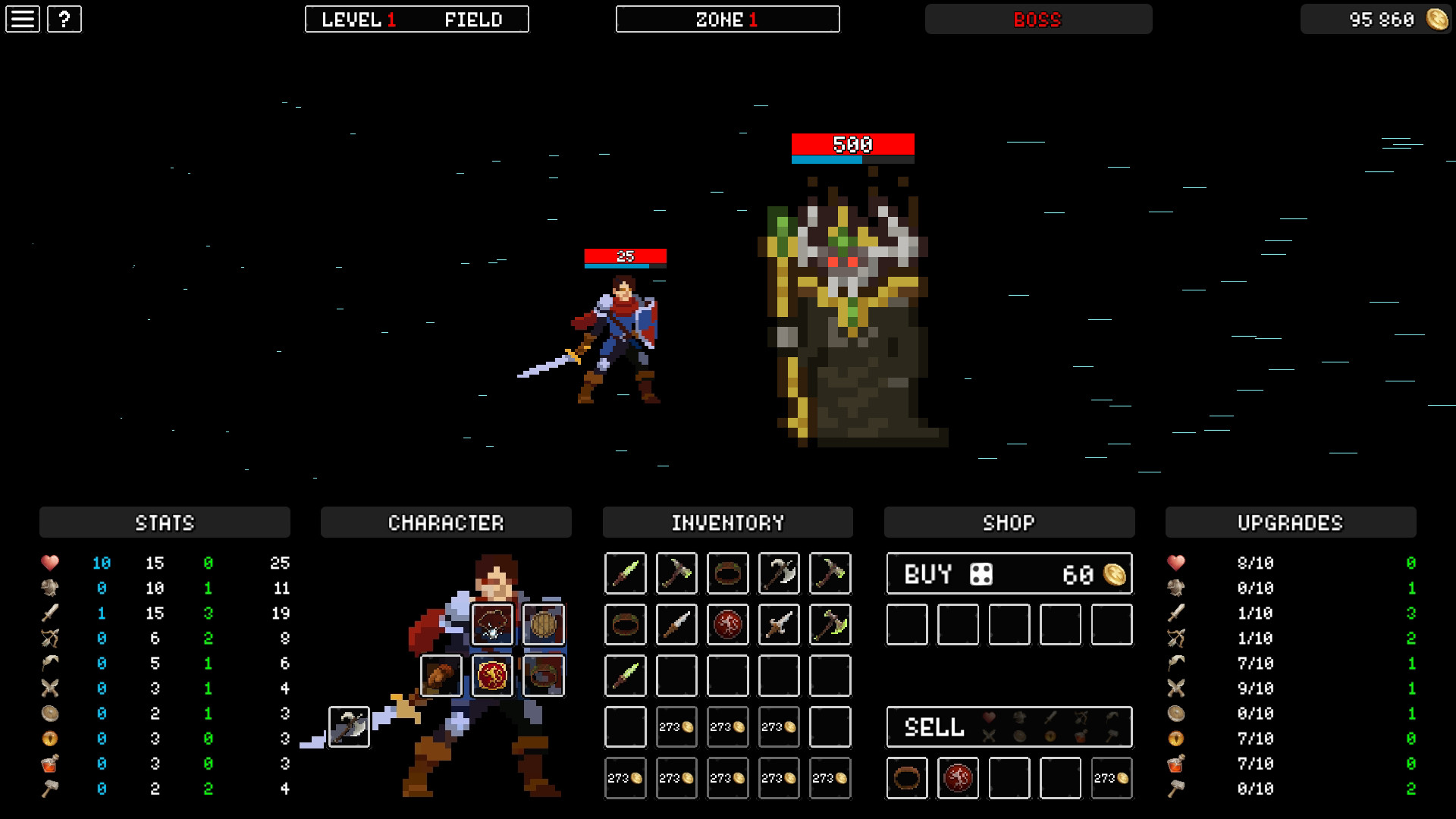Select the leather ring in the sell row

click(x=907, y=778)
